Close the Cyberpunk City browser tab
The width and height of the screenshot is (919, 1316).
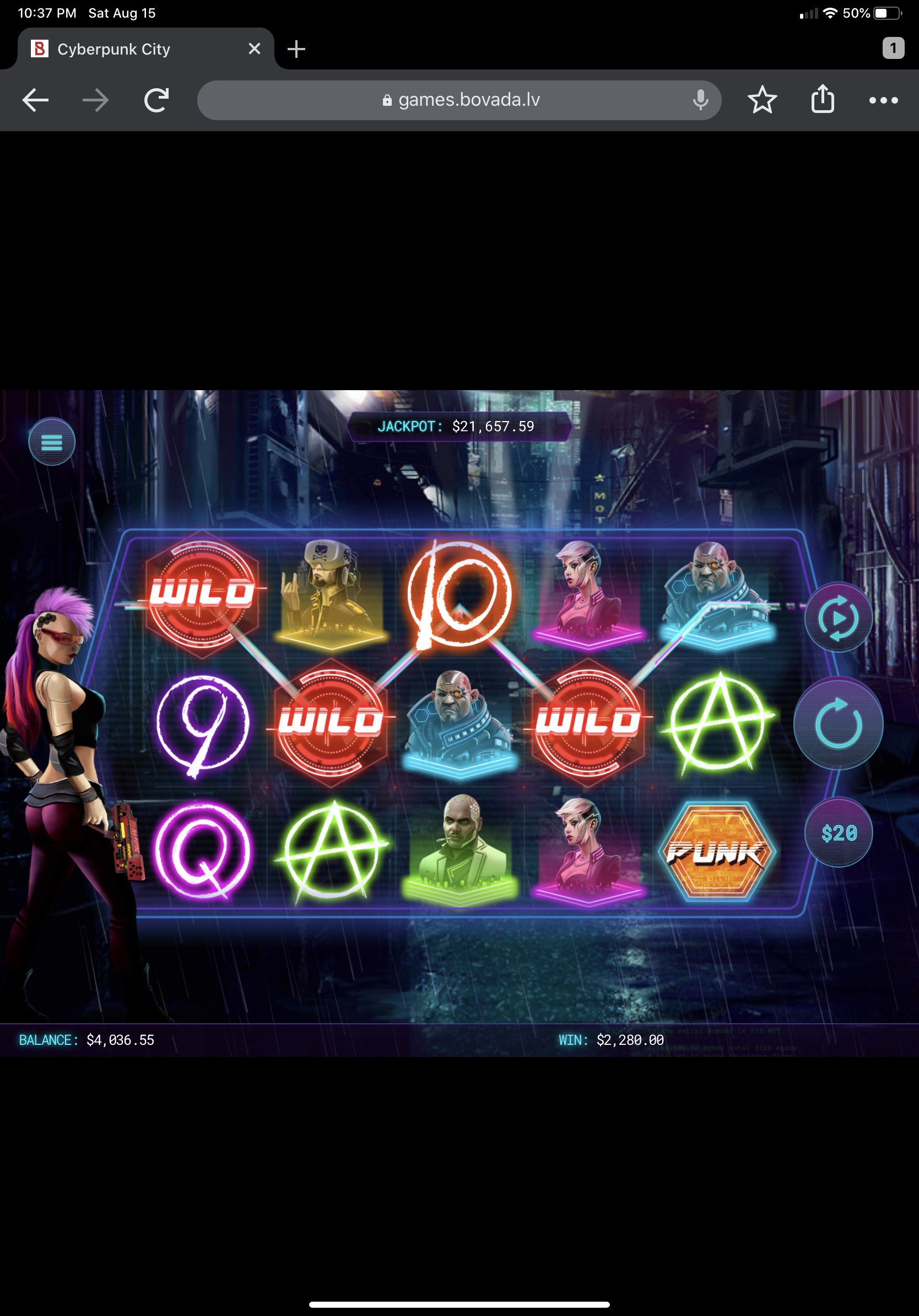click(x=255, y=49)
